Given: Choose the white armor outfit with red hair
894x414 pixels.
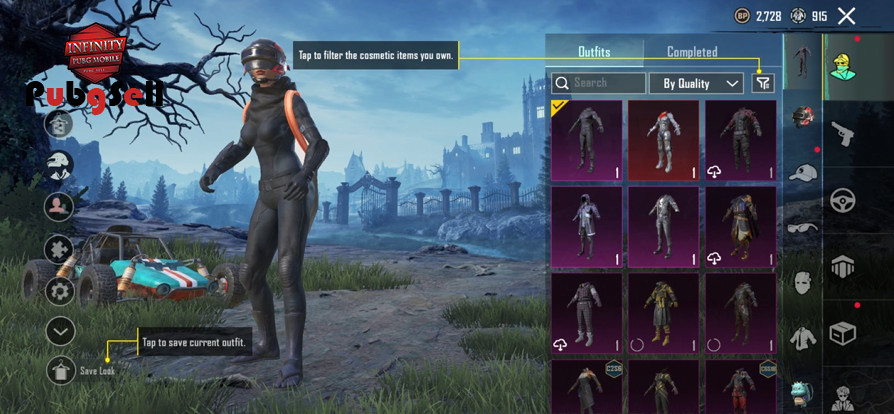Looking at the screenshot, I should (x=663, y=140).
